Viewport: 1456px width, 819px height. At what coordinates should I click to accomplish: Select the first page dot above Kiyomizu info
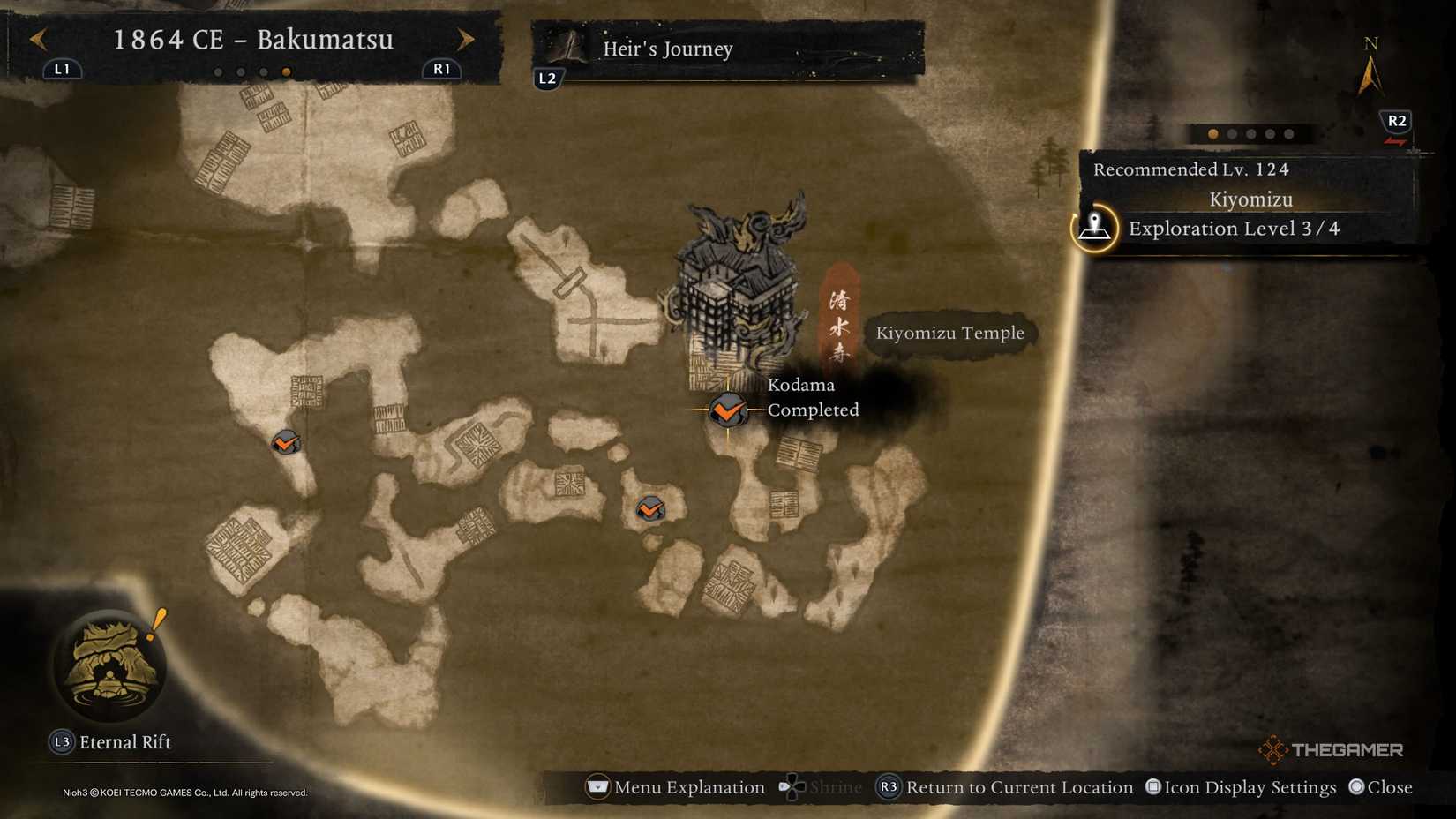pyautogui.click(x=1212, y=135)
